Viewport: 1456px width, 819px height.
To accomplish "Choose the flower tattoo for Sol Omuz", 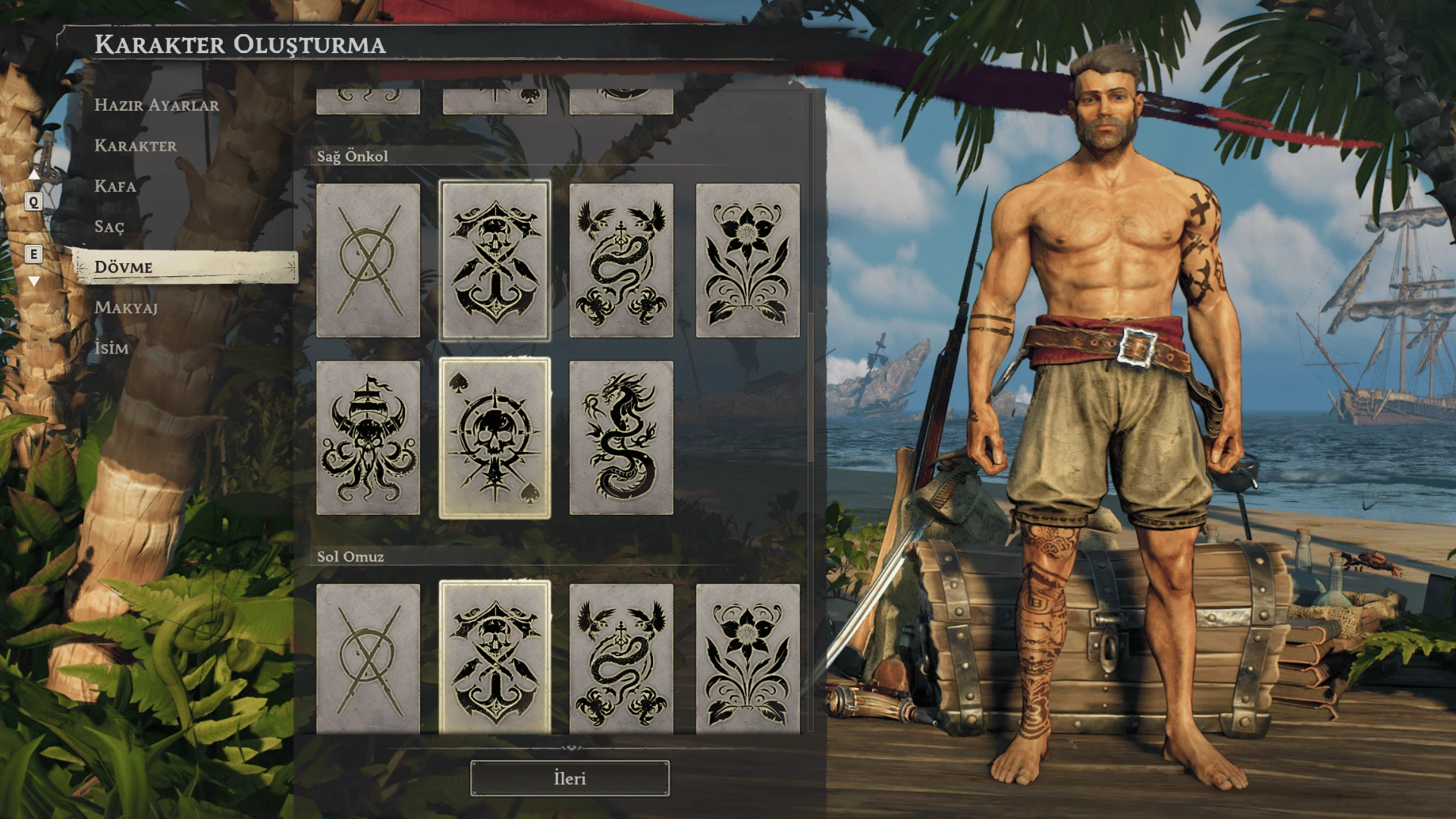I will click(748, 658).
